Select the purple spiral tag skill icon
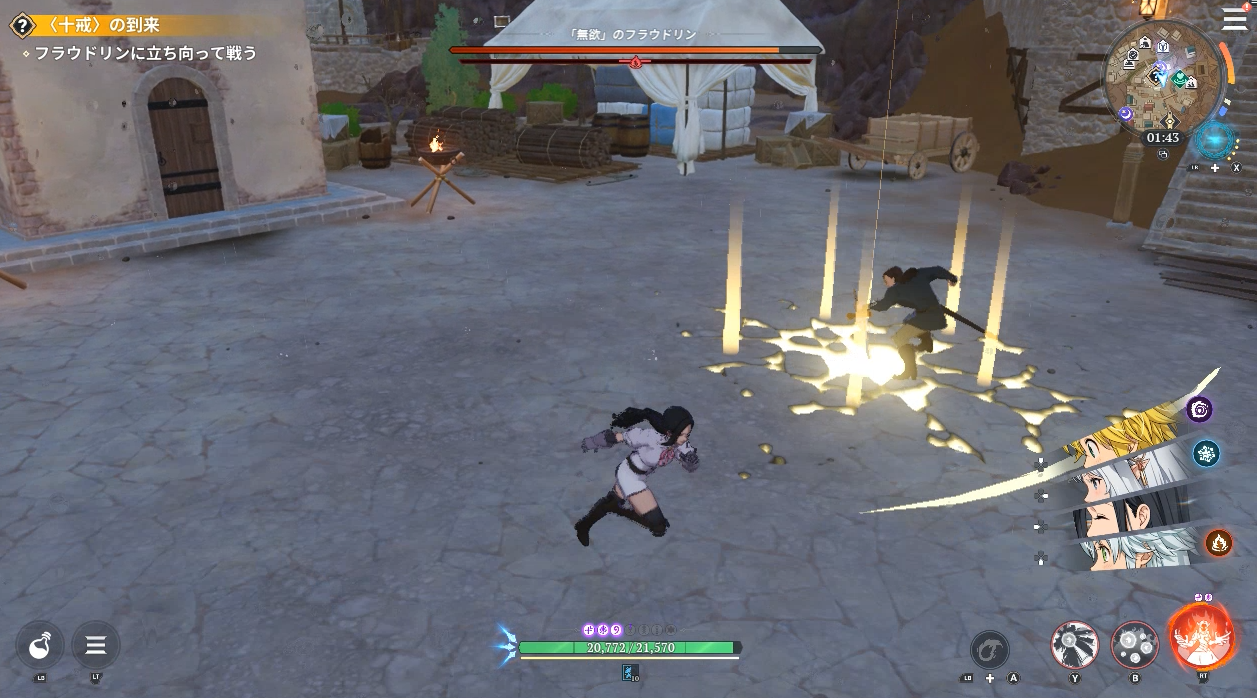The image size is (1257, 698). 1199,409
